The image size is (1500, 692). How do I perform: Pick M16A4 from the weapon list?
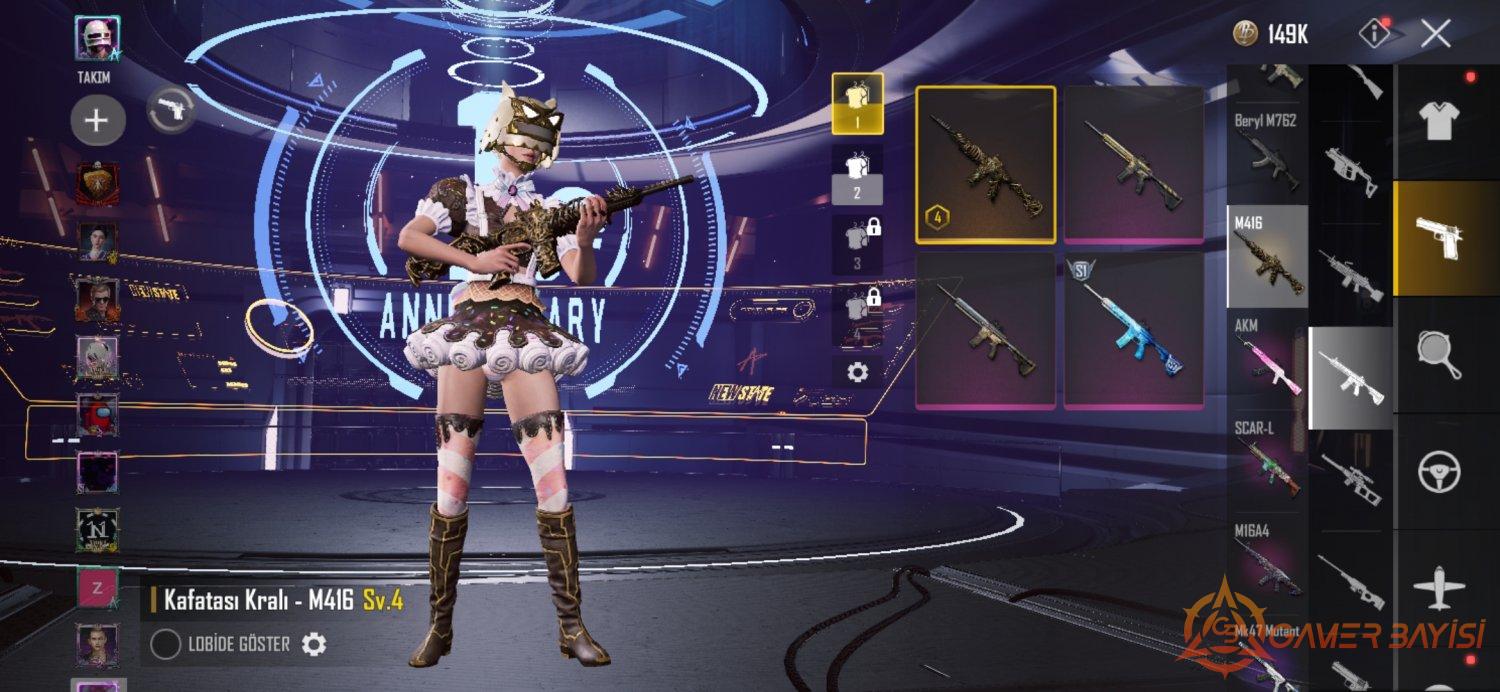click(x=1267, y=560)
